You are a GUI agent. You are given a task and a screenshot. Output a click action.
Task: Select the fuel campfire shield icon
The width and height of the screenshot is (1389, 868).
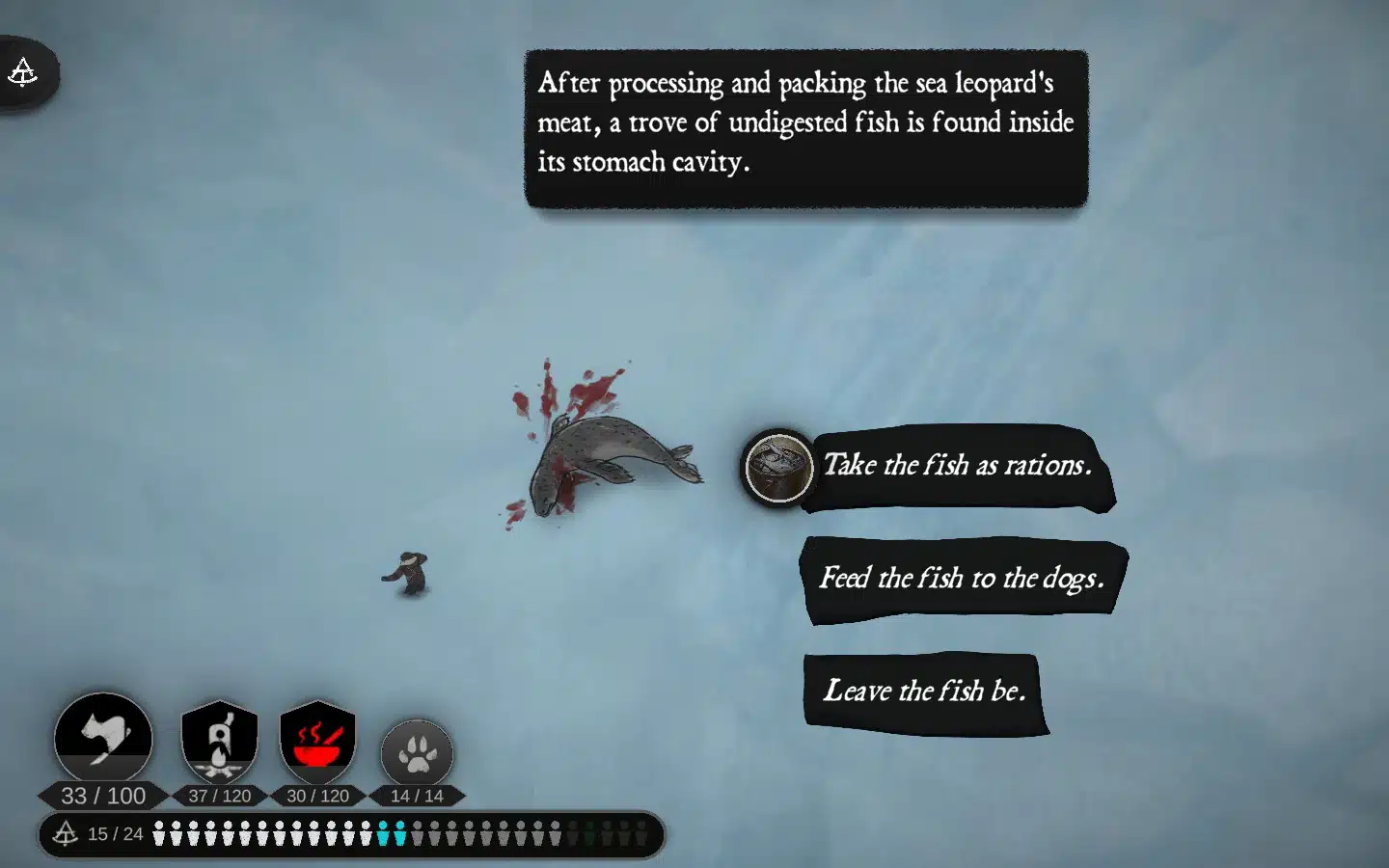click(220, 742)
